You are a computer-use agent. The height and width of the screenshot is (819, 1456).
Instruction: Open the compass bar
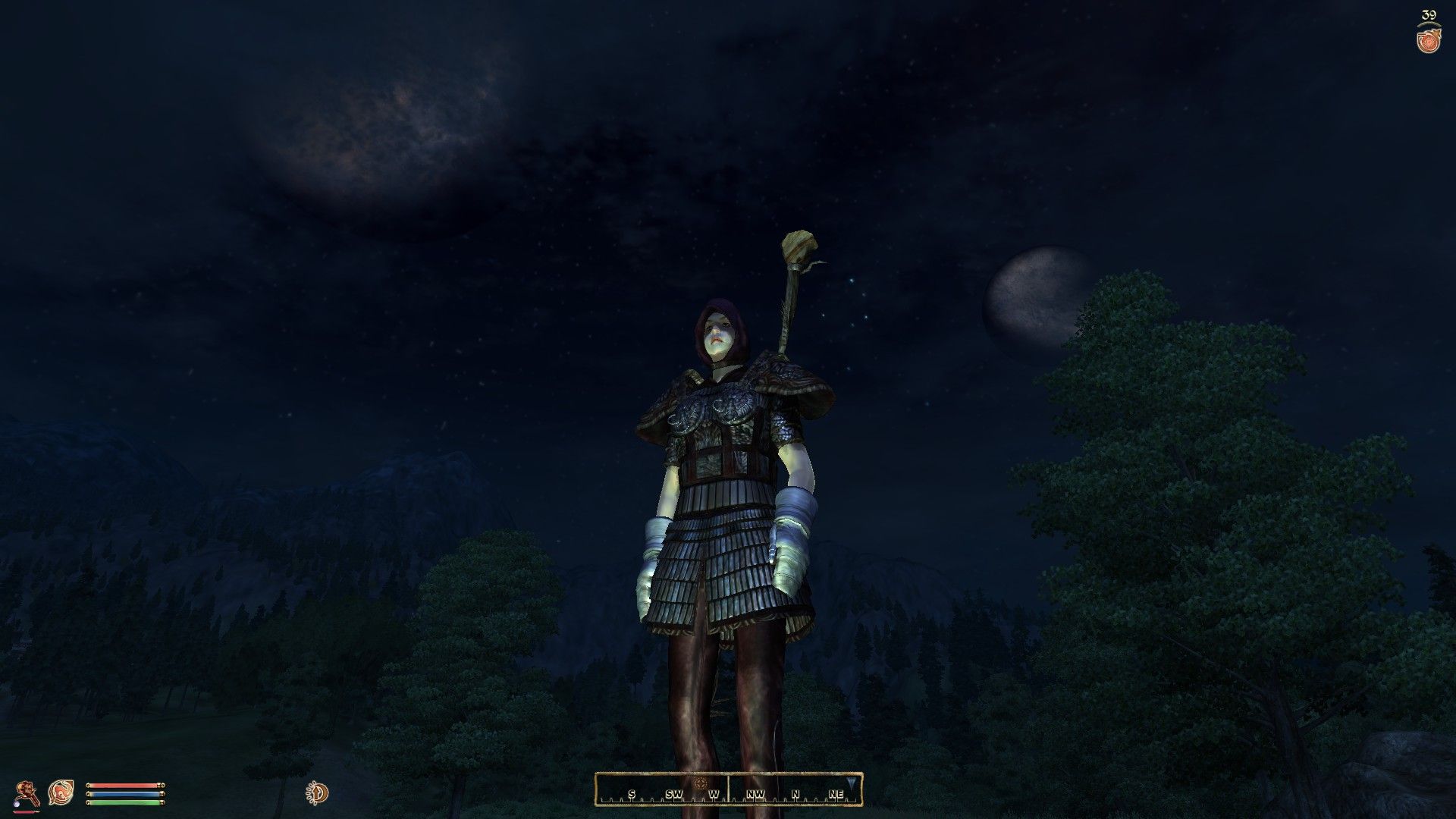[728, 789]
